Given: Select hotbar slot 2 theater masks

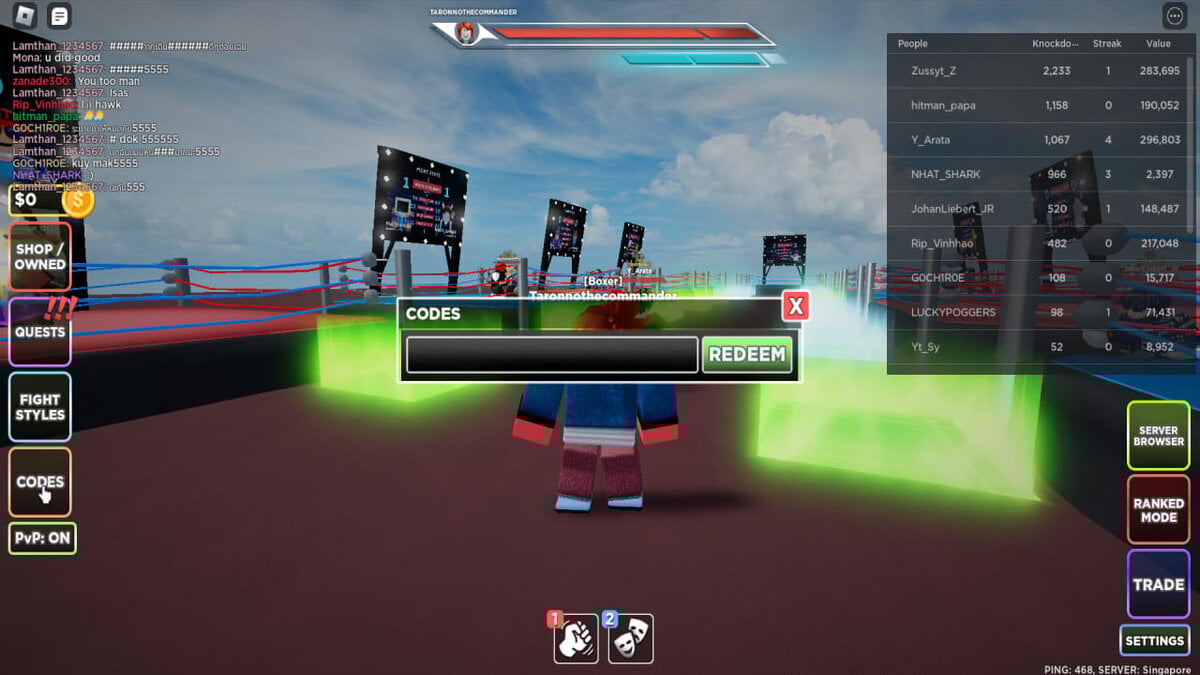Looking at the screenshot, I should tap(631, 639).
